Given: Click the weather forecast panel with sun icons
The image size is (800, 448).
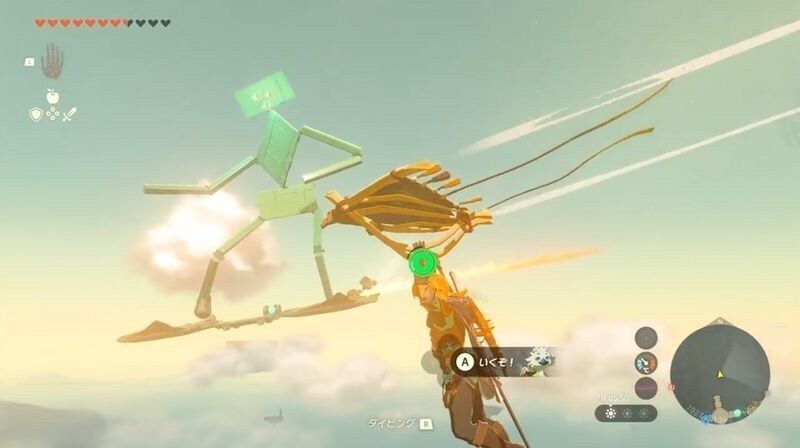Looking at the screenshot, I should click(626, 412).
